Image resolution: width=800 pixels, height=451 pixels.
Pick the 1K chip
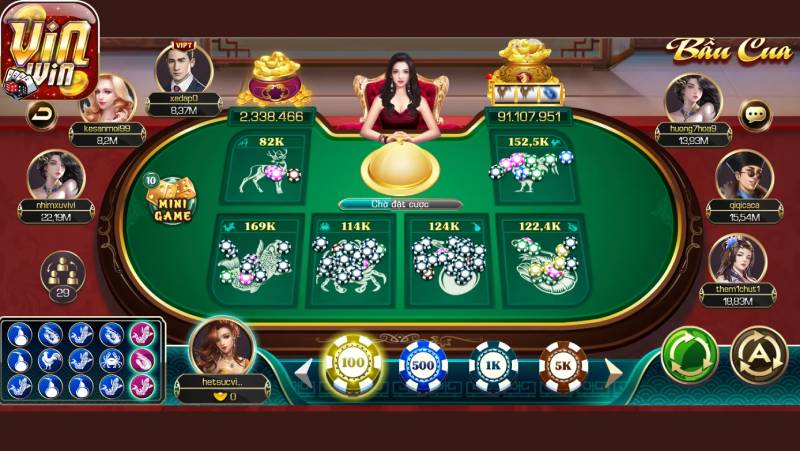pos(493,365)
